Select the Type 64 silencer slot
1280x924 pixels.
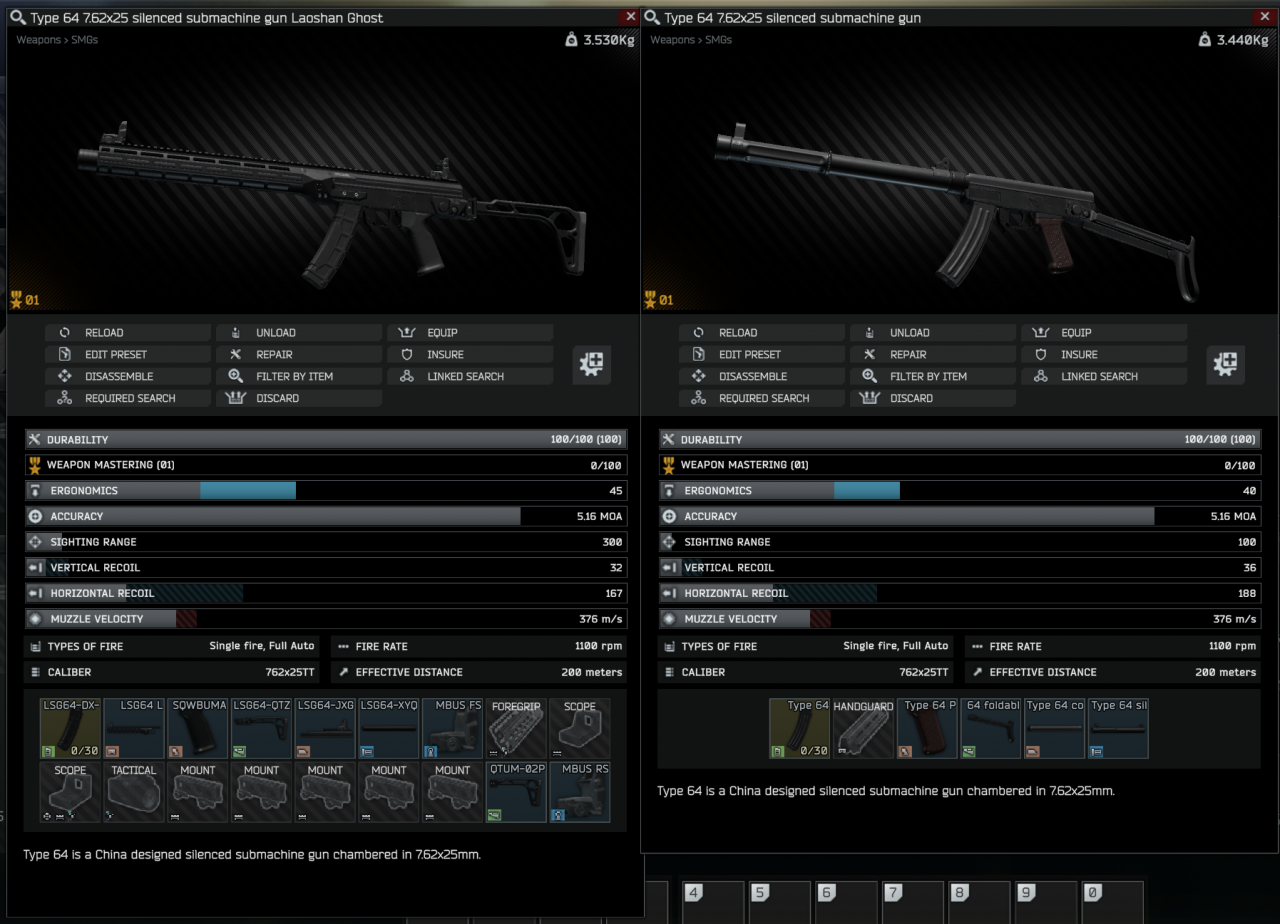1118,728
